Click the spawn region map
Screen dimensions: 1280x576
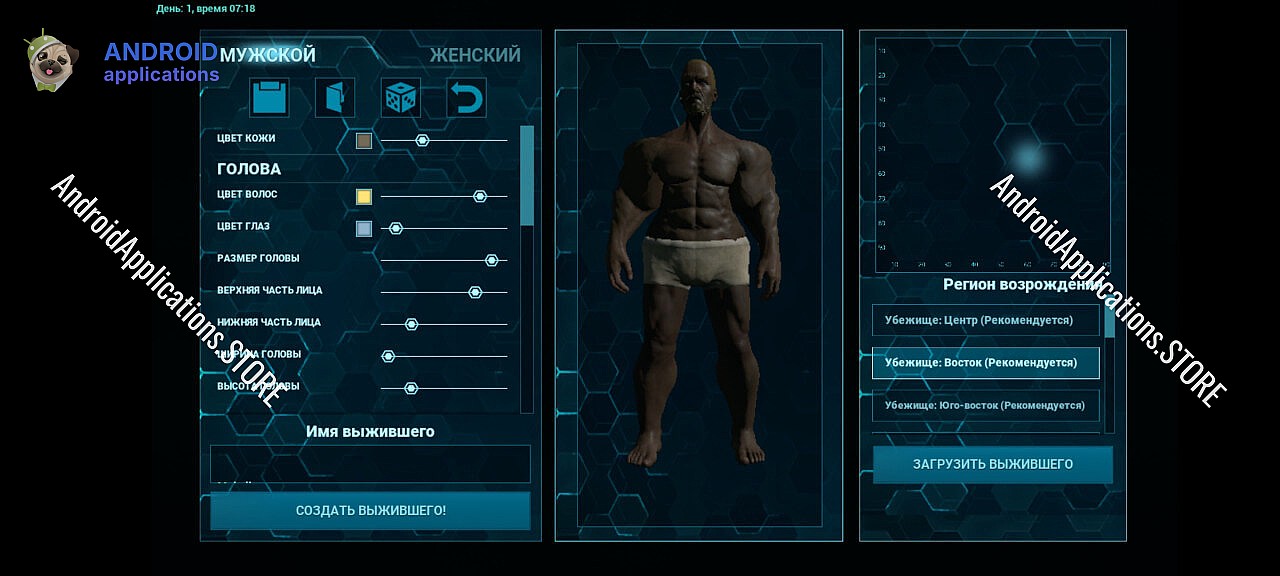click(x=992, y=155)
